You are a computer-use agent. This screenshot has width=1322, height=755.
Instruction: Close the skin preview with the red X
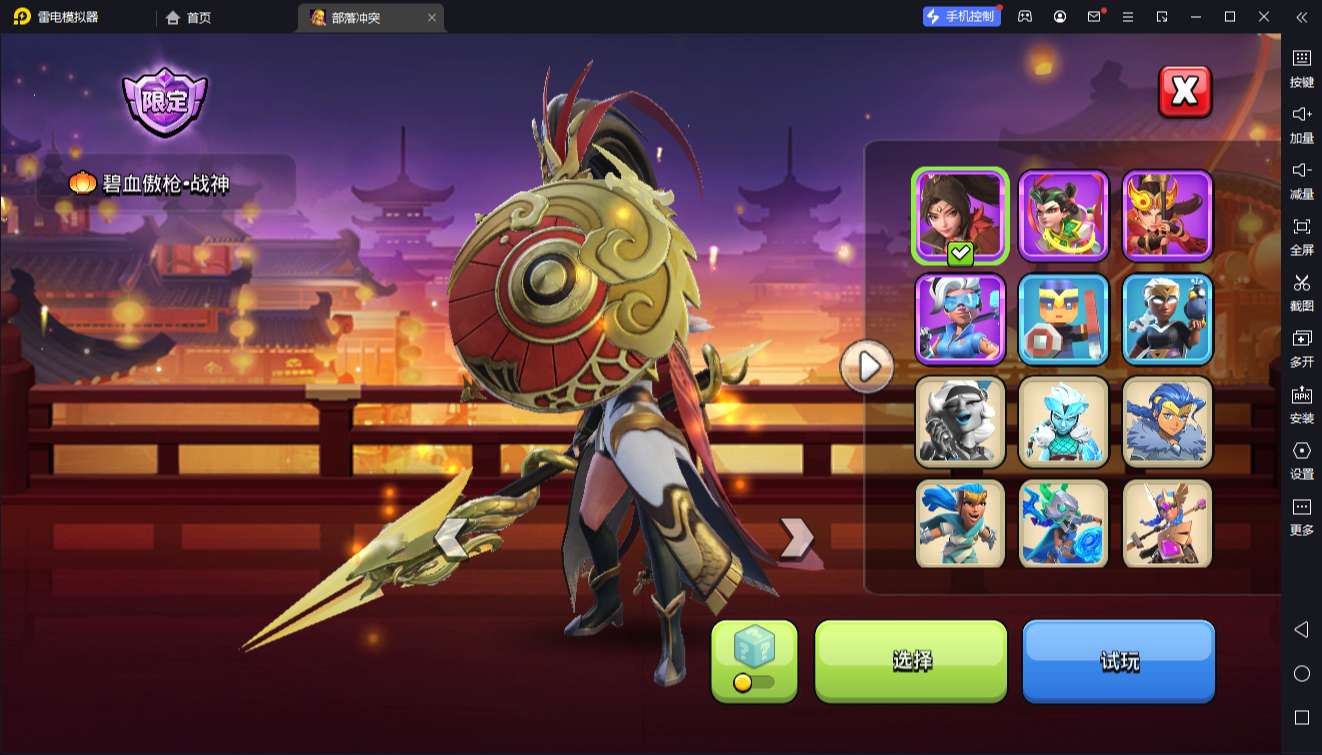click(x=1185, y=92)
